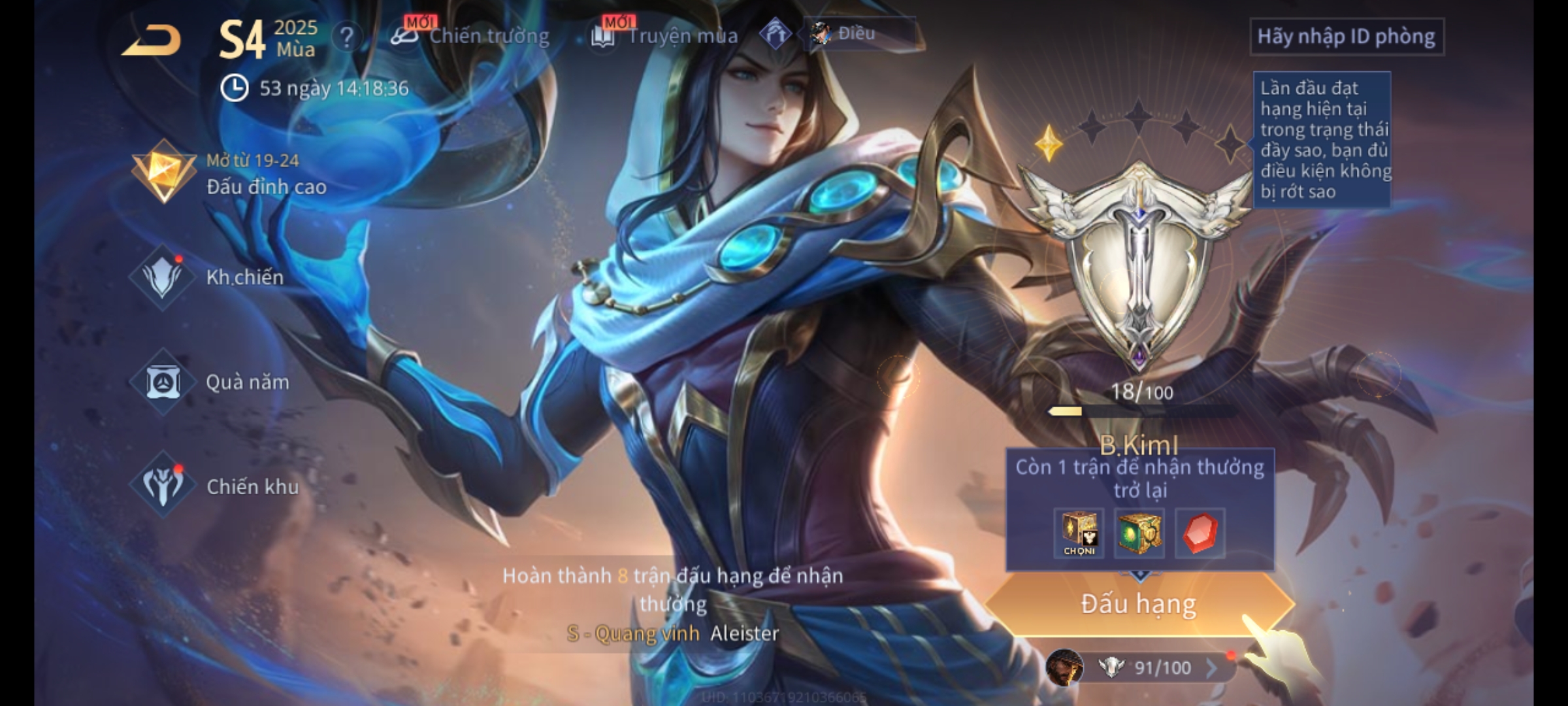
Task: Inspect the red ruby reward
Action: tap(1200, 533)
